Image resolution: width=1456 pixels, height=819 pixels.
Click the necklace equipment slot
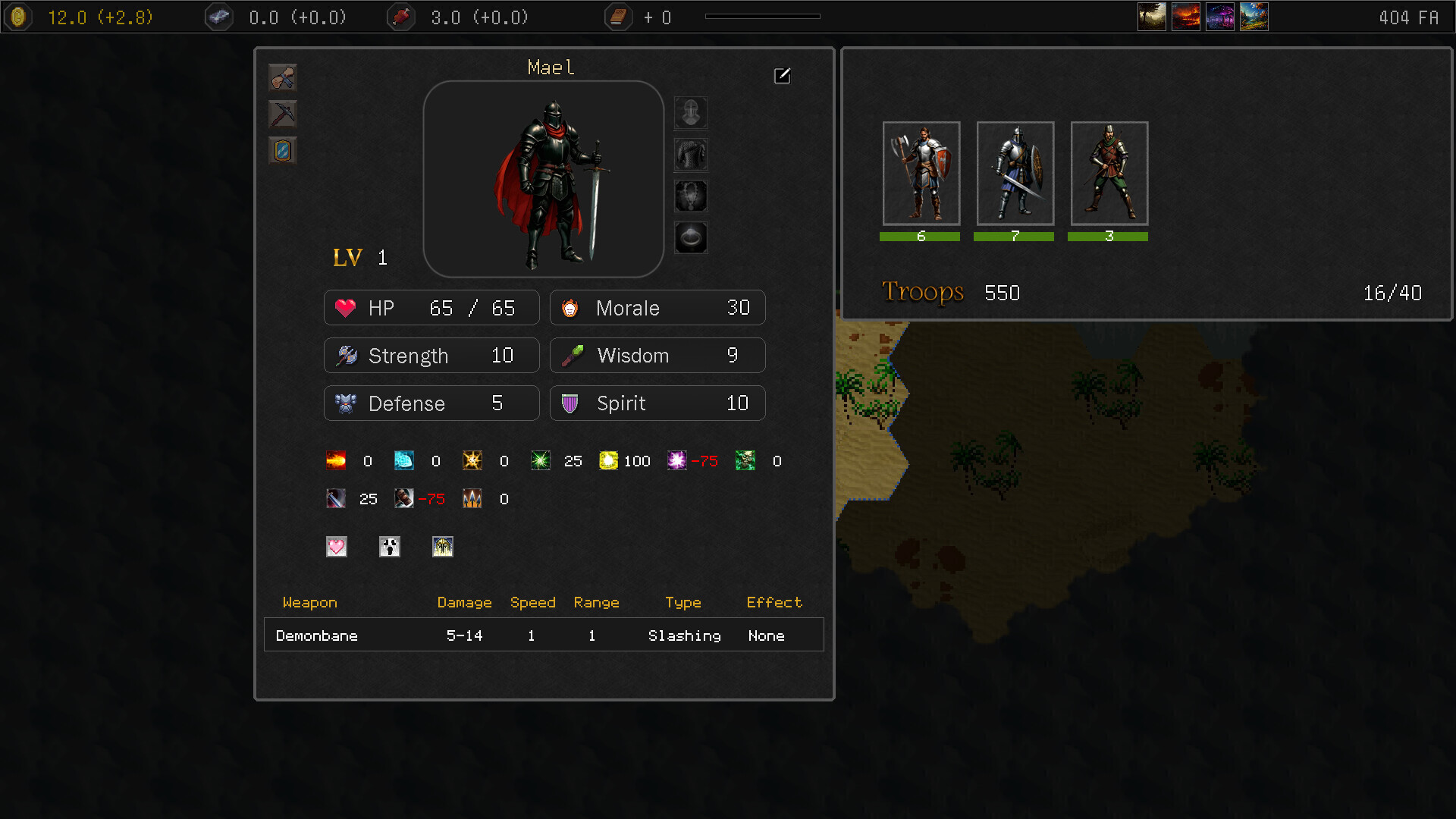point(691,196)
